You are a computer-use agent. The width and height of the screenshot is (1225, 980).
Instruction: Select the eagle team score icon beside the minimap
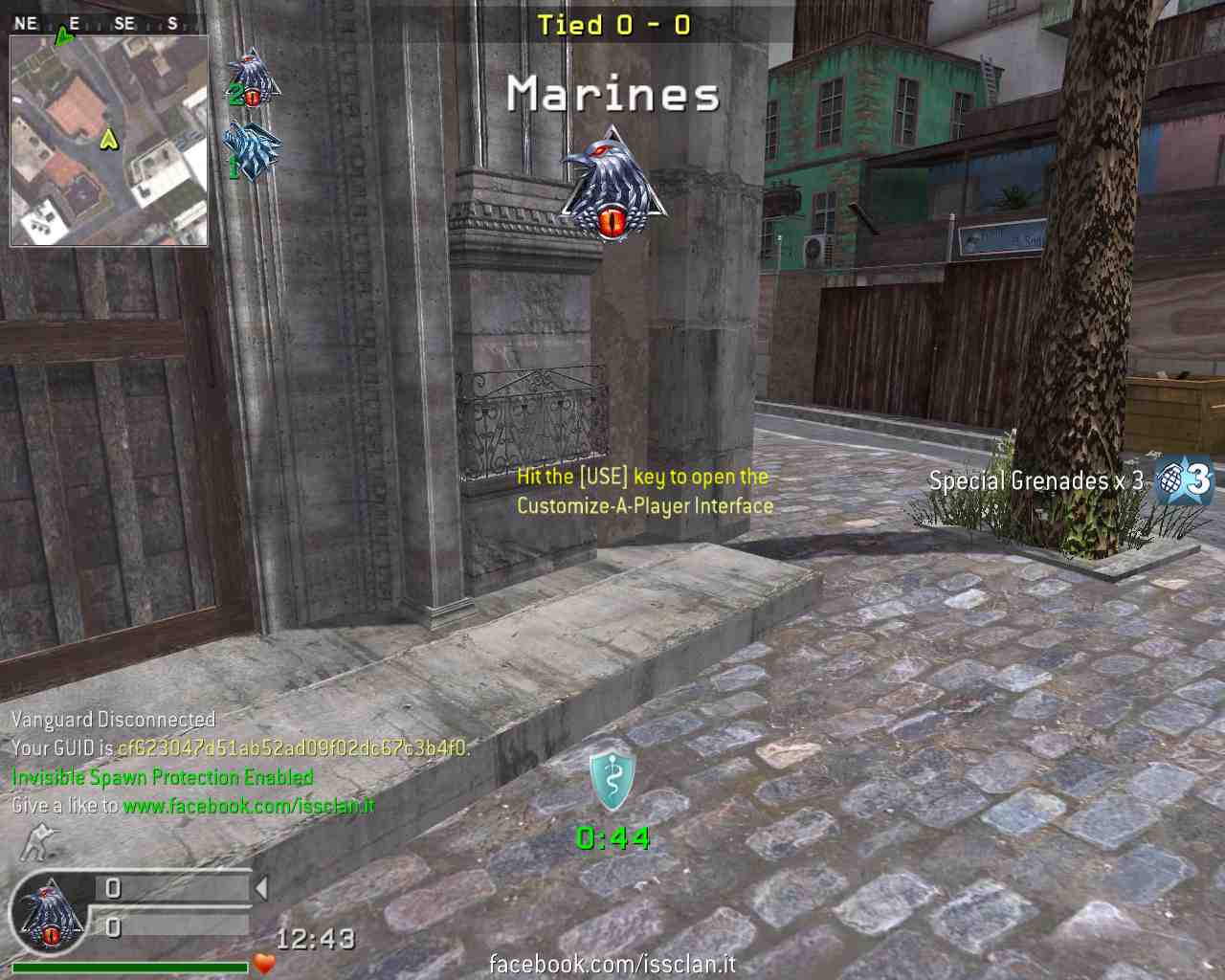click(252, 78)
